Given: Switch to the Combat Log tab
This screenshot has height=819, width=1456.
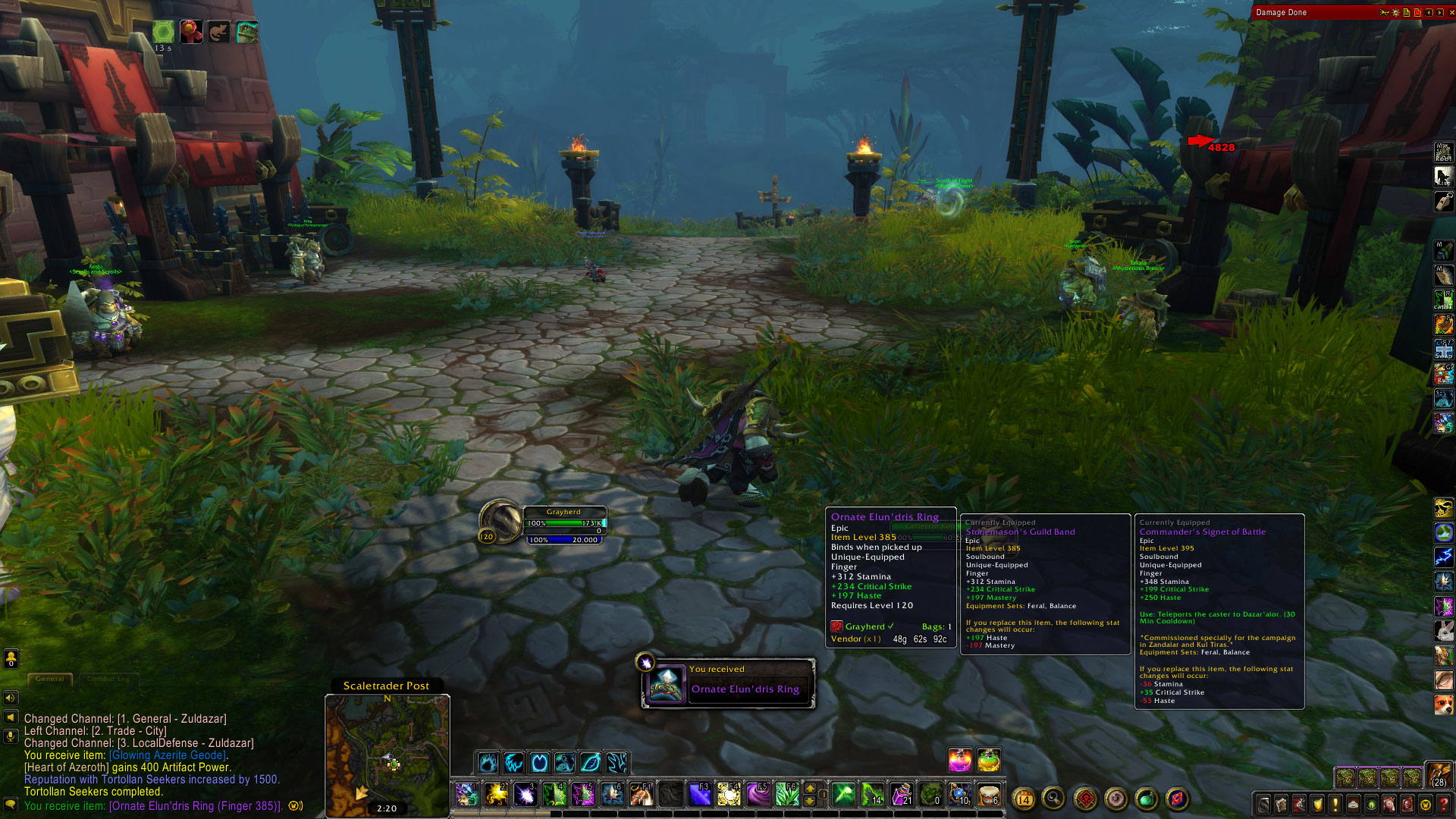Looking at the screenshot, I should point(108,679).
